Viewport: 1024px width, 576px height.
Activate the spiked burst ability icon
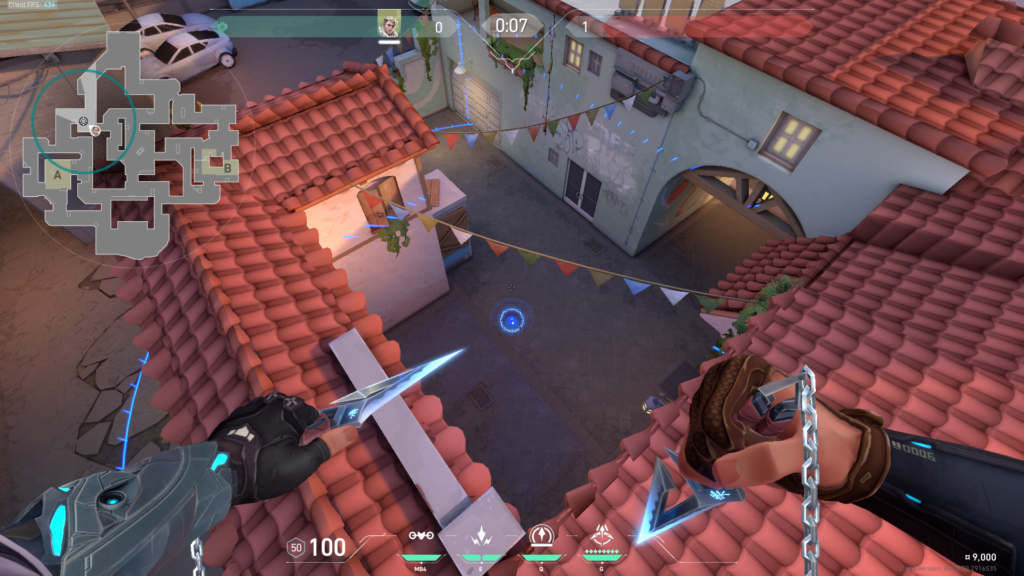pos(480,534)
